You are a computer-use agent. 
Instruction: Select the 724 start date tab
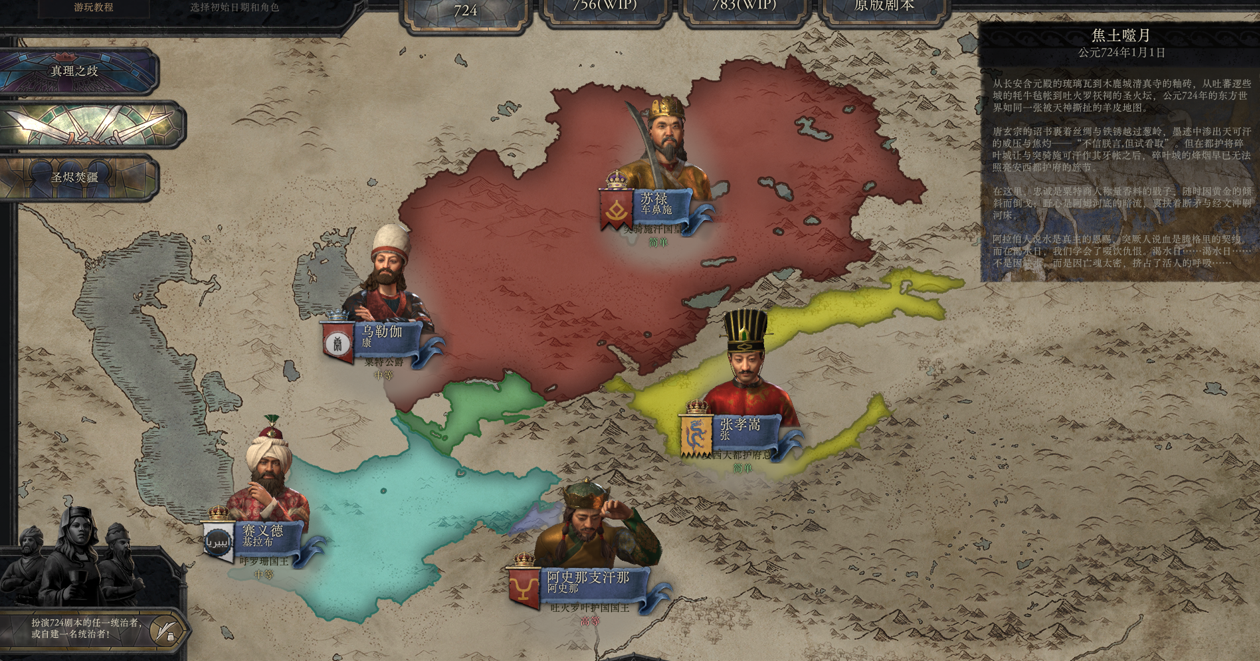(465, 11)
